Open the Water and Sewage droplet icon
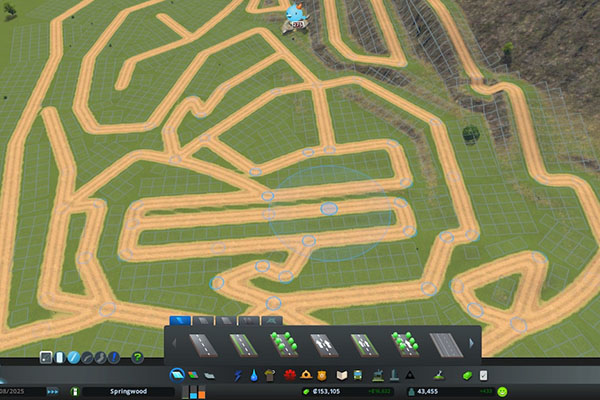600x400 pixels. 255,375
